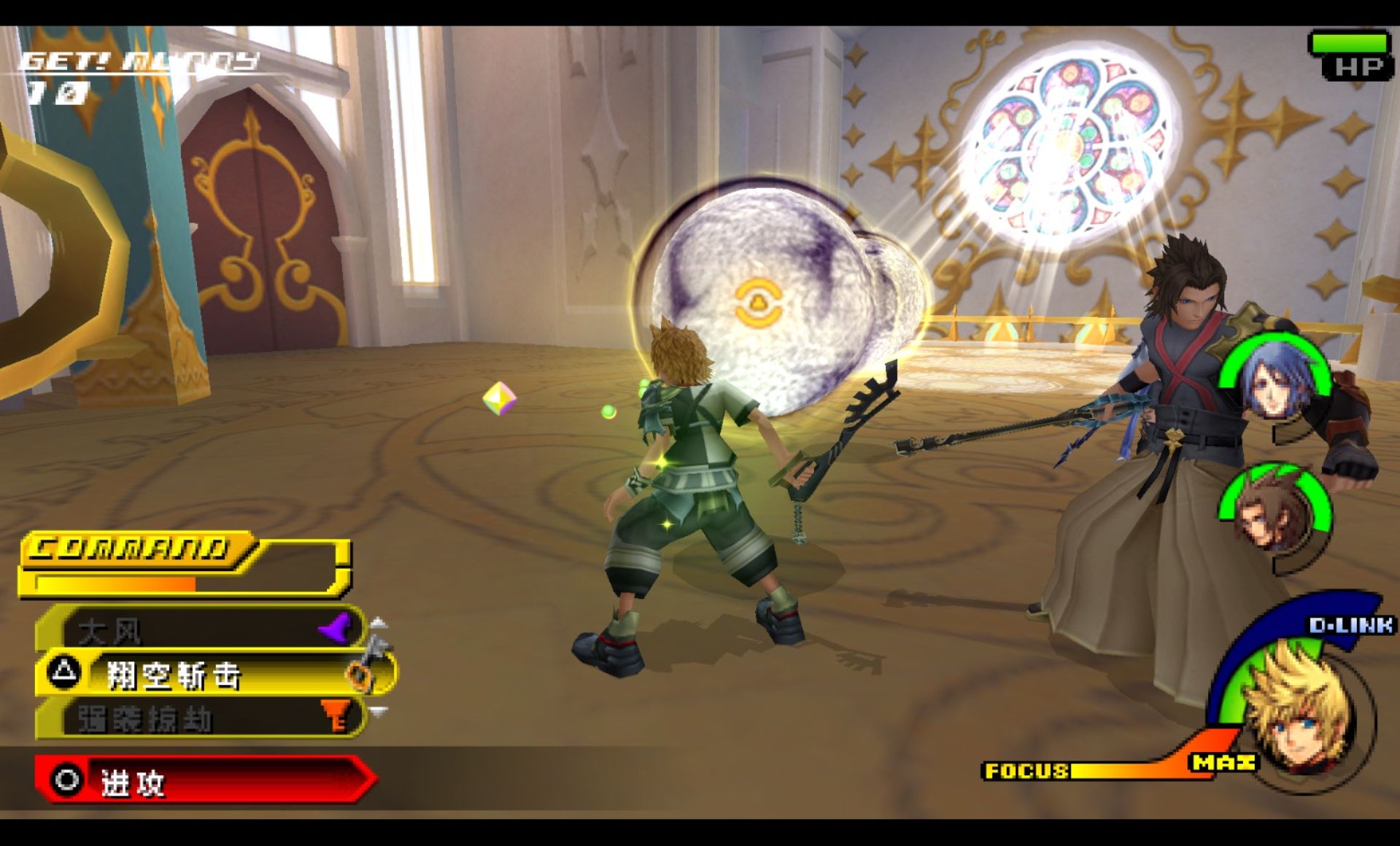Click the command deck's up arrow
This screenshot has width=1400, height=846.
pos(379,622)
